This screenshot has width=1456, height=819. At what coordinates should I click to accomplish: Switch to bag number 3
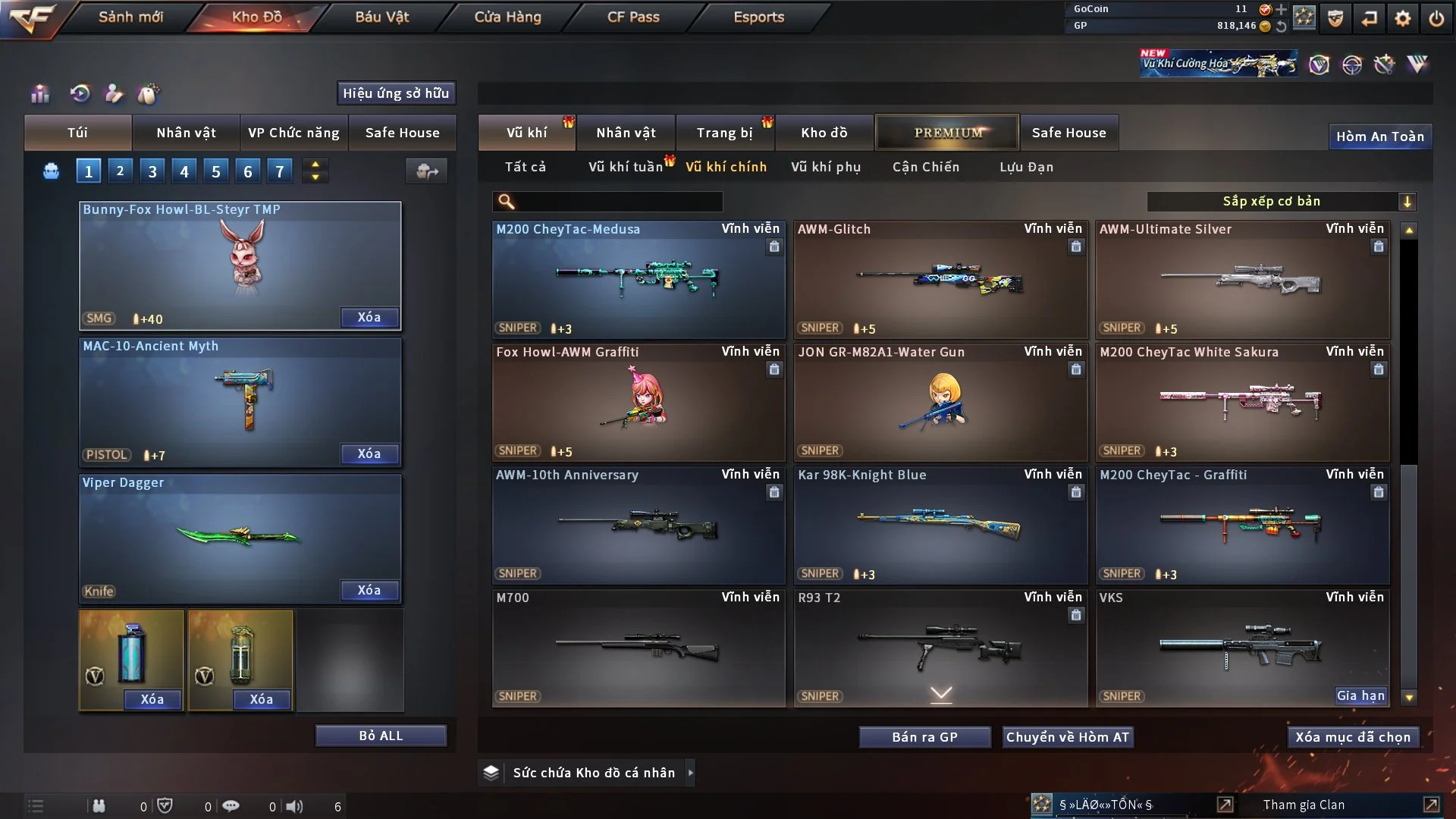click(152, 171)
